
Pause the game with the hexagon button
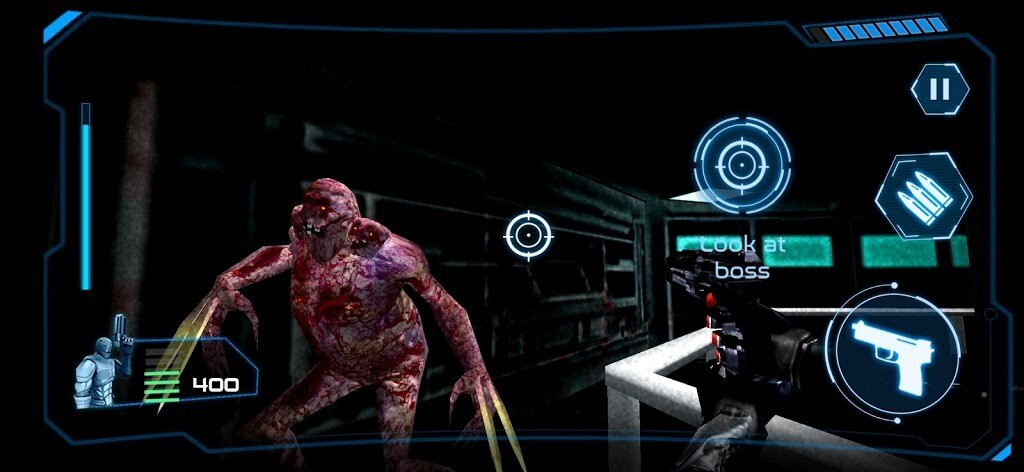pyautogui.click(x=939, y=90)
